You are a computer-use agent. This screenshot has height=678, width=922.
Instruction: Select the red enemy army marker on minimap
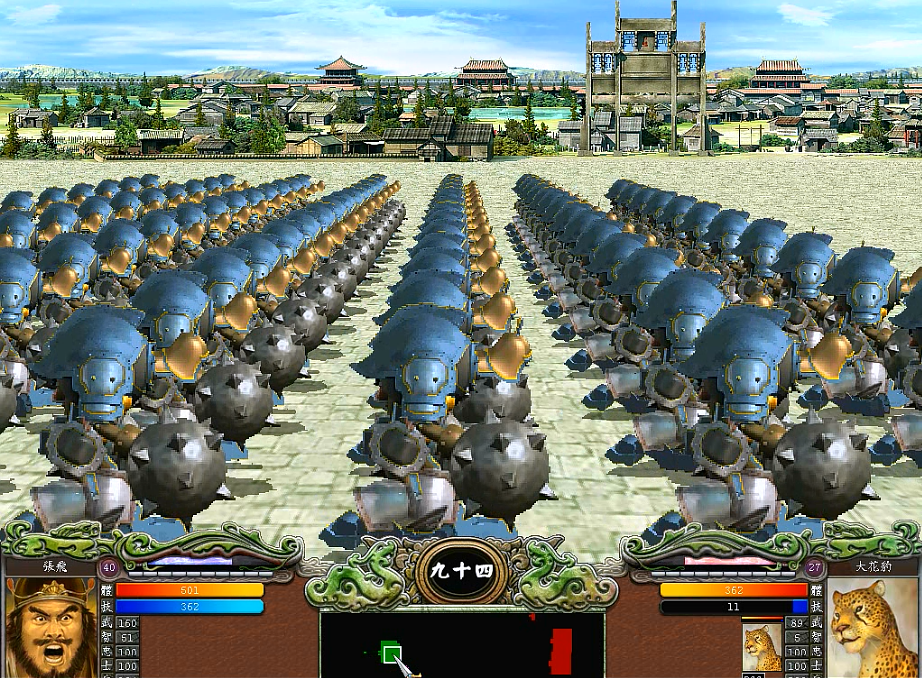coord(562,650)
